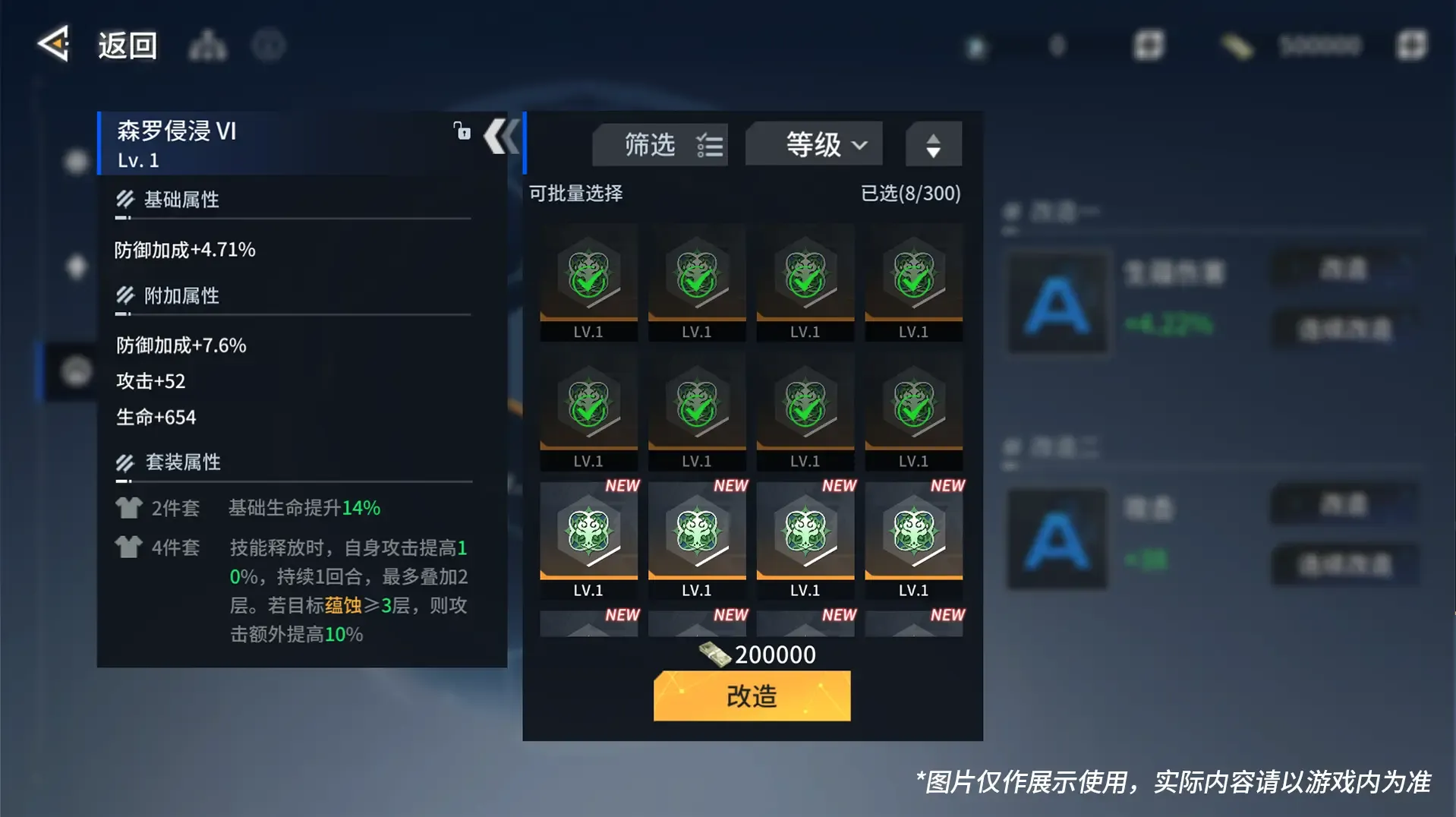Click 返回 to go back
Image resolution: width=1456 pixels, height=817 pixels.
click(128, 45)
